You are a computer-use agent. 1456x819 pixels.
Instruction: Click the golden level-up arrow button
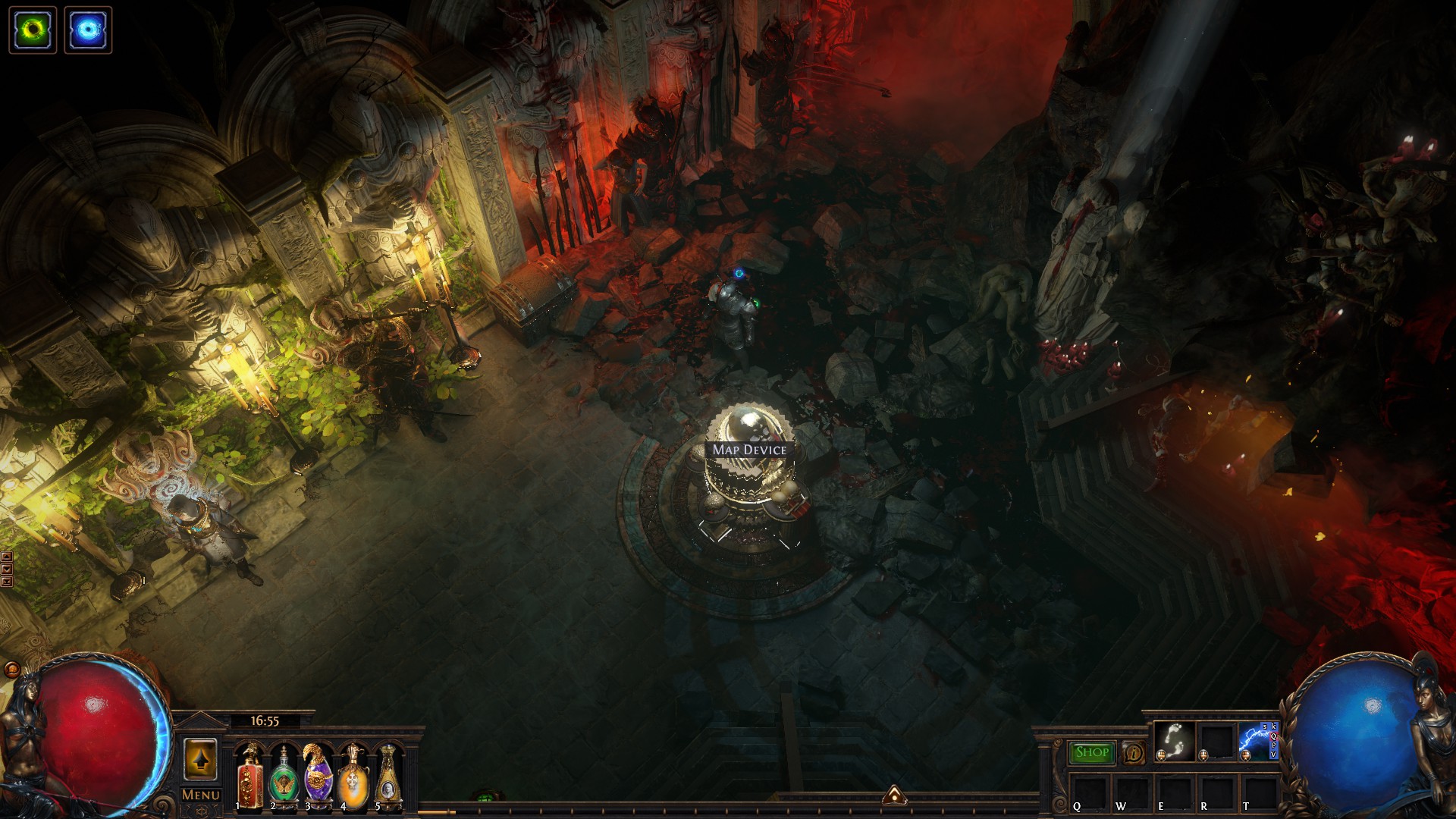[201, 758]
